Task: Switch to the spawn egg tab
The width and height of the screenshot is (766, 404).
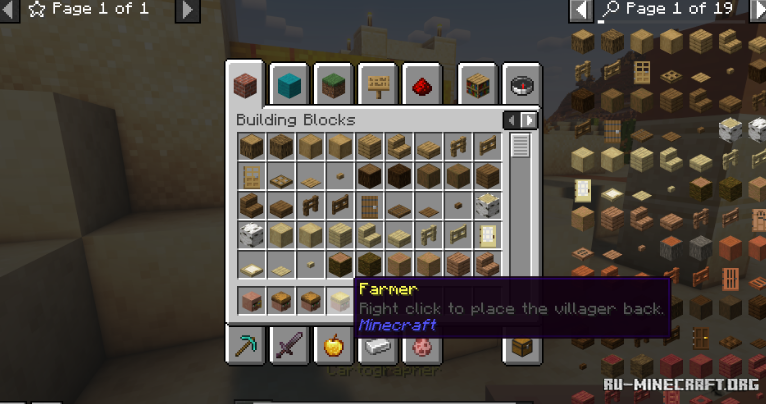Action: click(x=421, y=346)
